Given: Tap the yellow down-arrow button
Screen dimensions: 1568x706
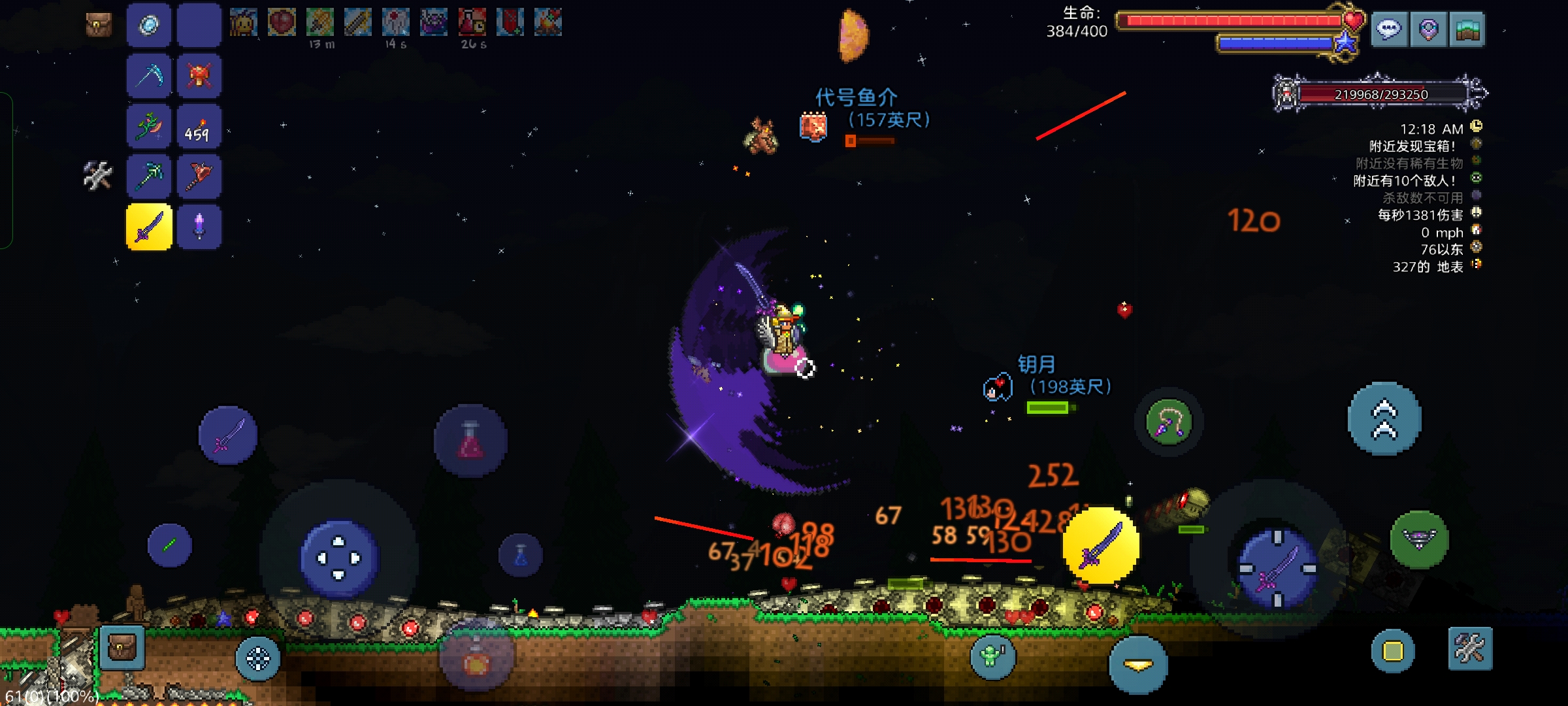Looking at the screenshot, I should pos(1138,665).
